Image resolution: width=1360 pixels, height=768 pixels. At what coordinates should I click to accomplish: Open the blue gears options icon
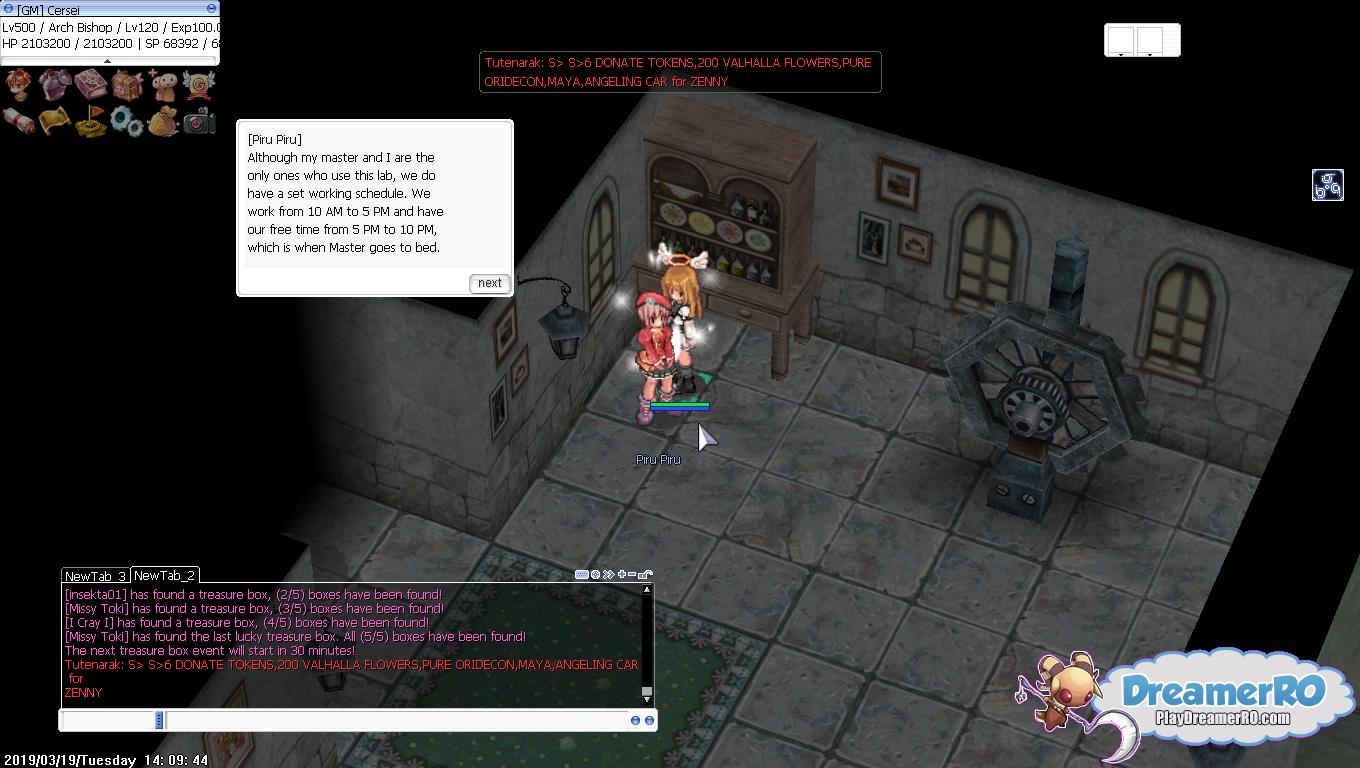(127, 121)
